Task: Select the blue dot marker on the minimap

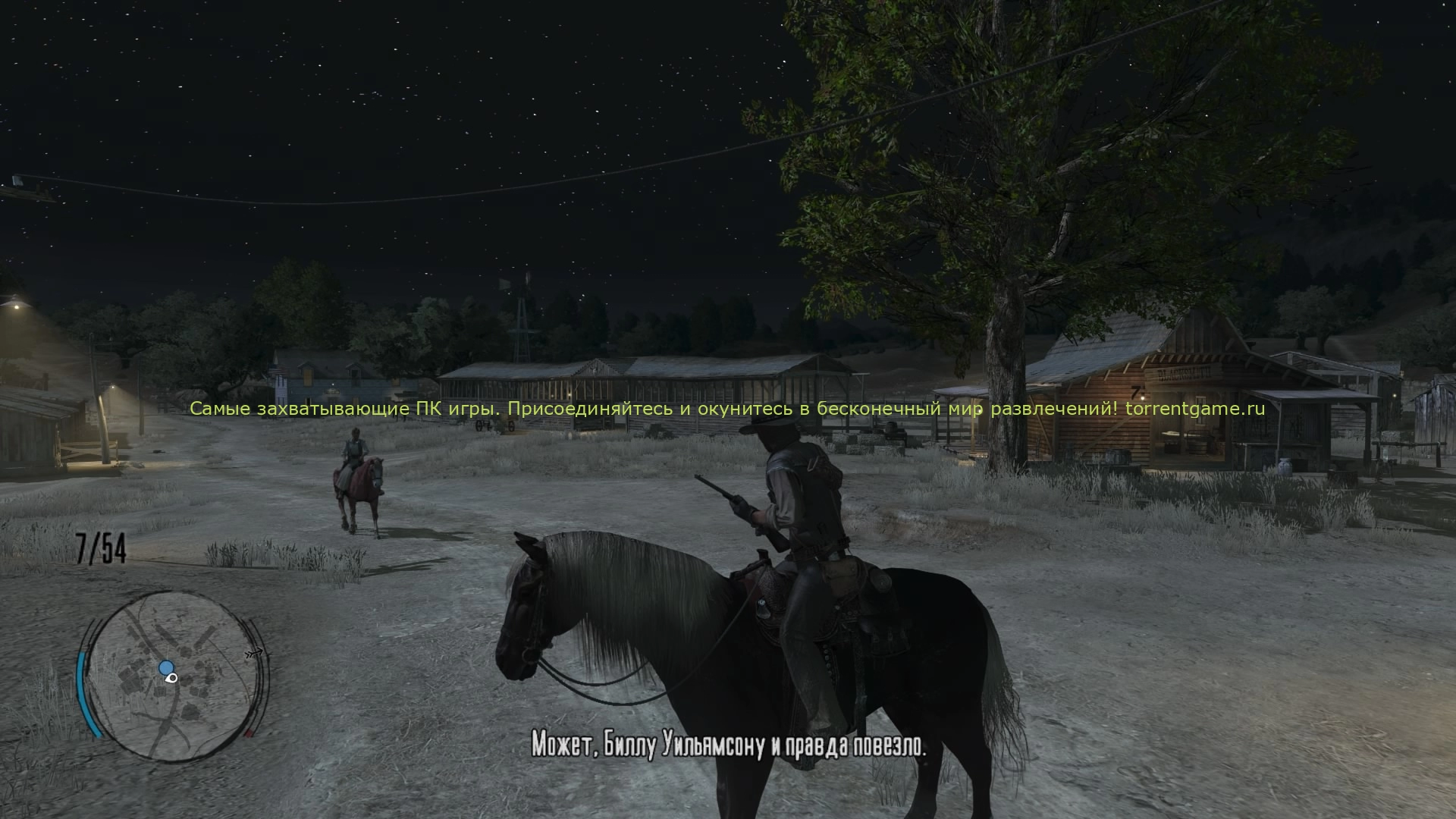Action: [166, 667]
